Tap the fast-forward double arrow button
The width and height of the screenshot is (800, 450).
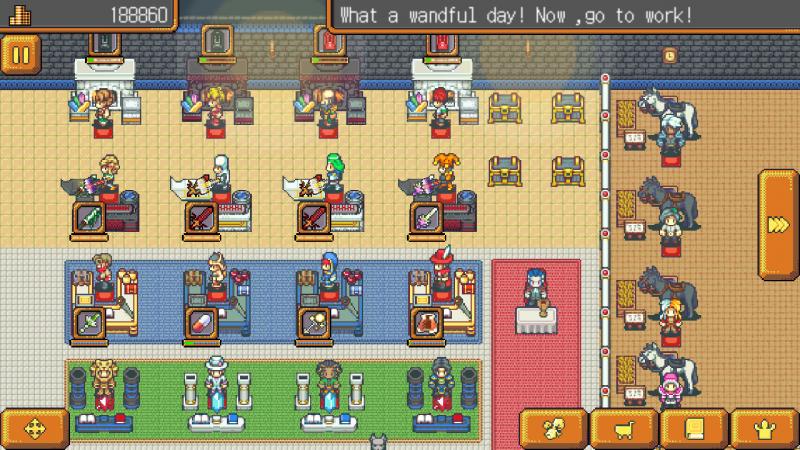coord(778,224)
